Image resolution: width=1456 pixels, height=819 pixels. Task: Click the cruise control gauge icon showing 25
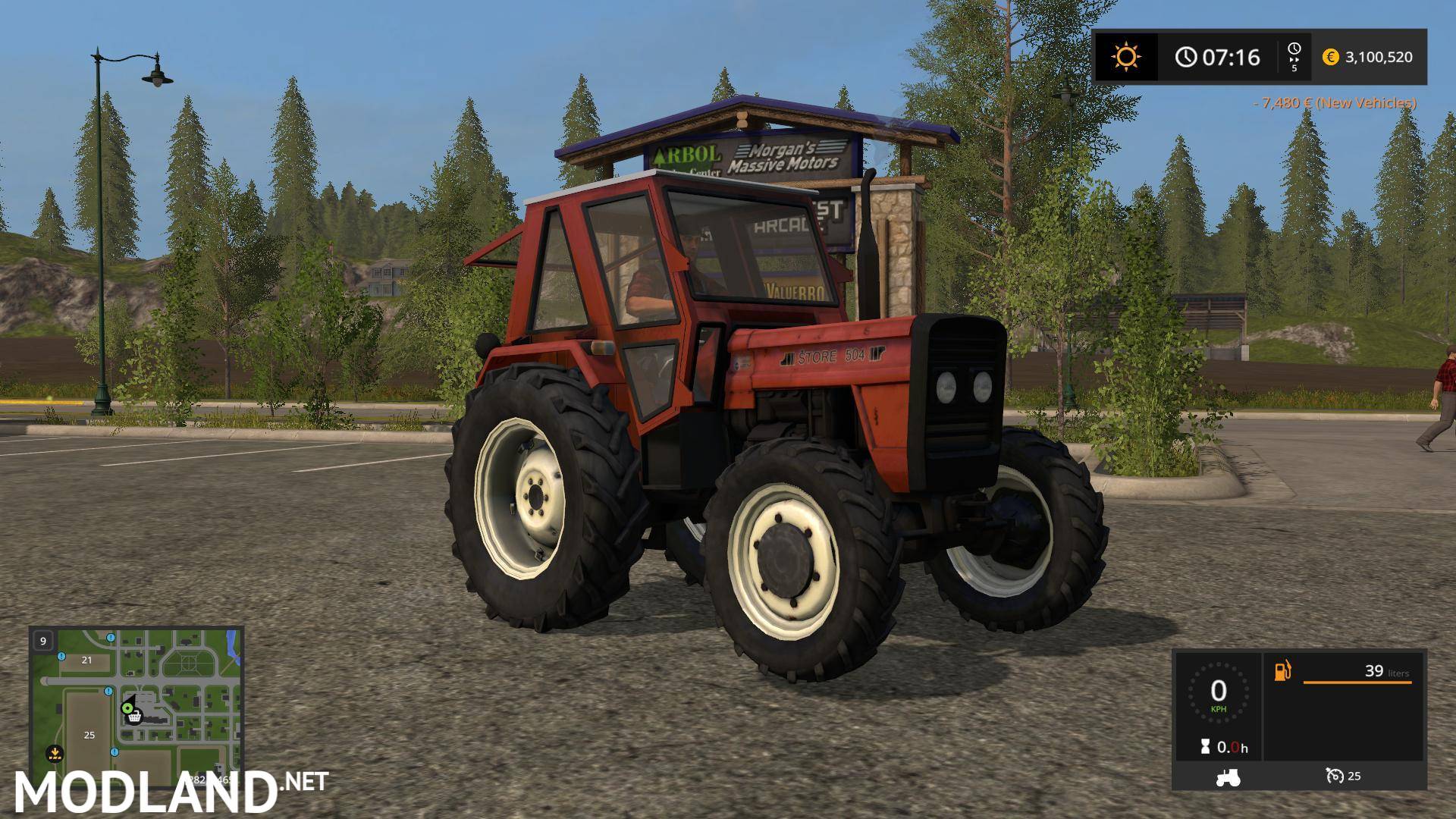(x=1336, y=776)
